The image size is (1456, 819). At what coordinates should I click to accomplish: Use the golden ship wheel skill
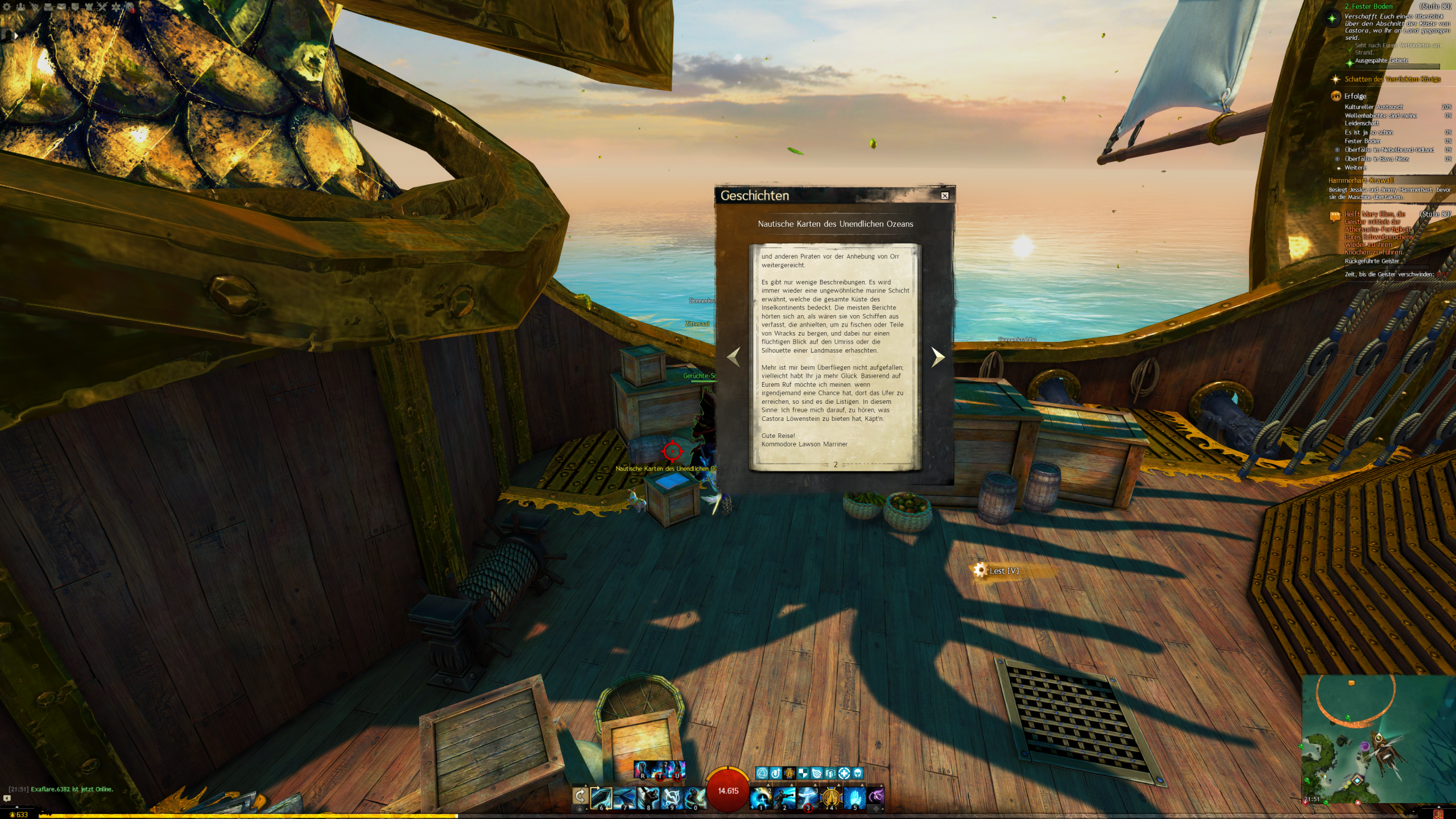tap(831, 798)
